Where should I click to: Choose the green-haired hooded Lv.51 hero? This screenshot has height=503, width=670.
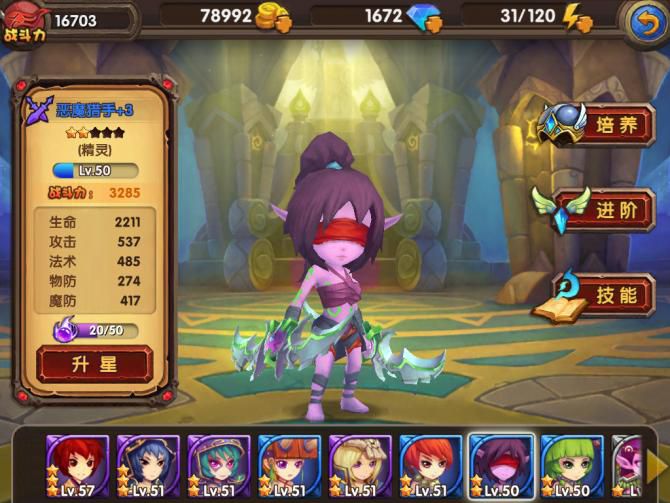point(218,465)
